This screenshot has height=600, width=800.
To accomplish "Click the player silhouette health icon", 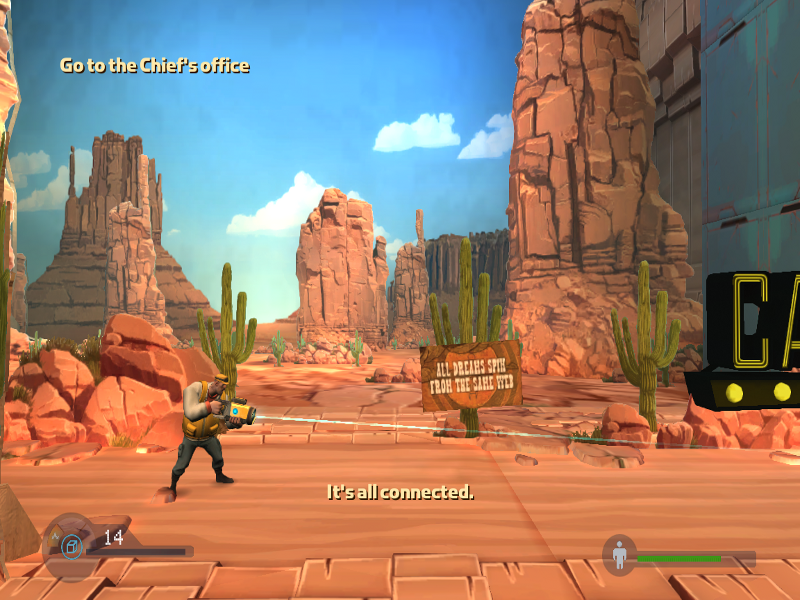I will tap(620, 555).
